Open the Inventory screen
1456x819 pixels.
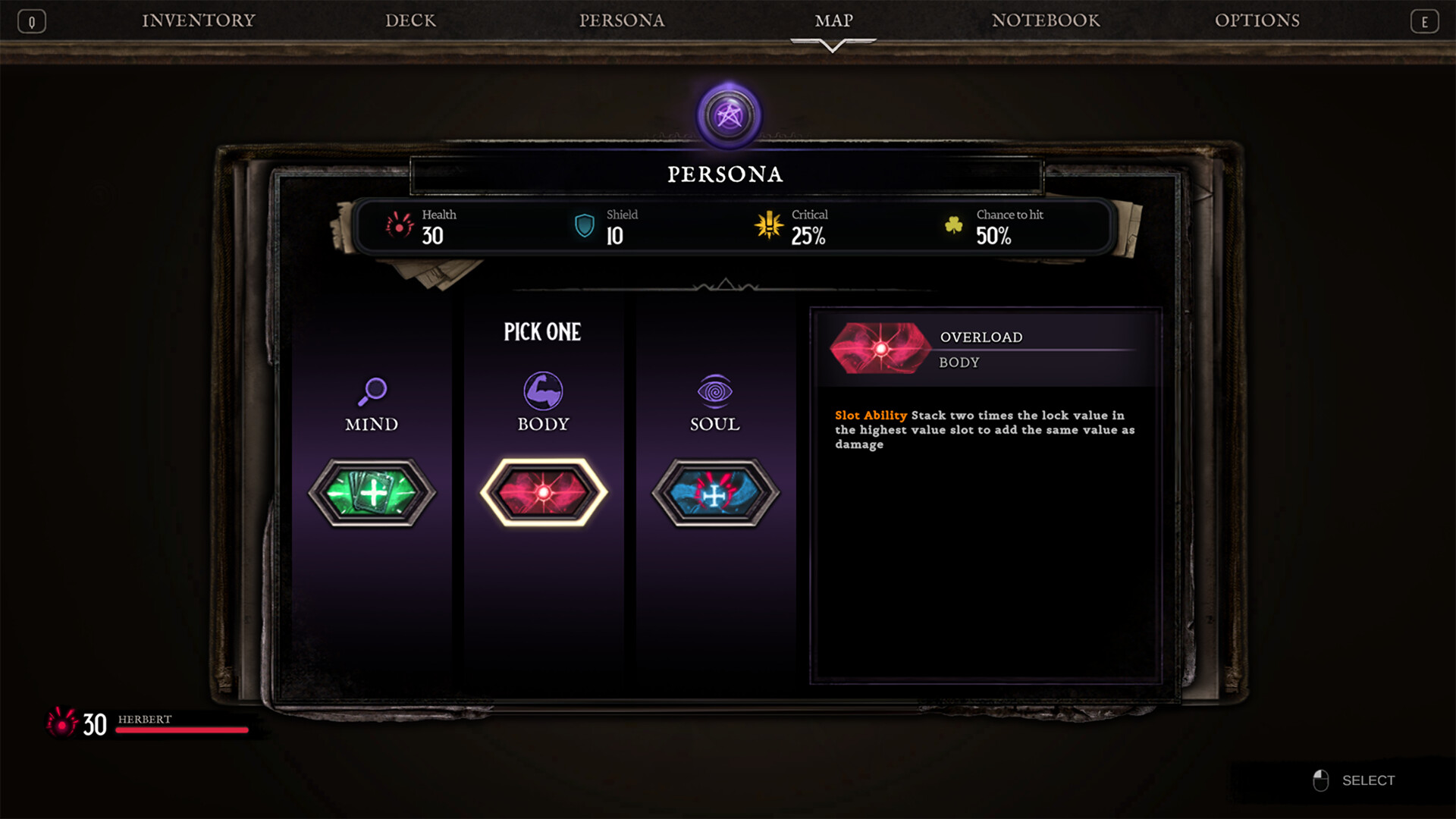tap(197, 20)
